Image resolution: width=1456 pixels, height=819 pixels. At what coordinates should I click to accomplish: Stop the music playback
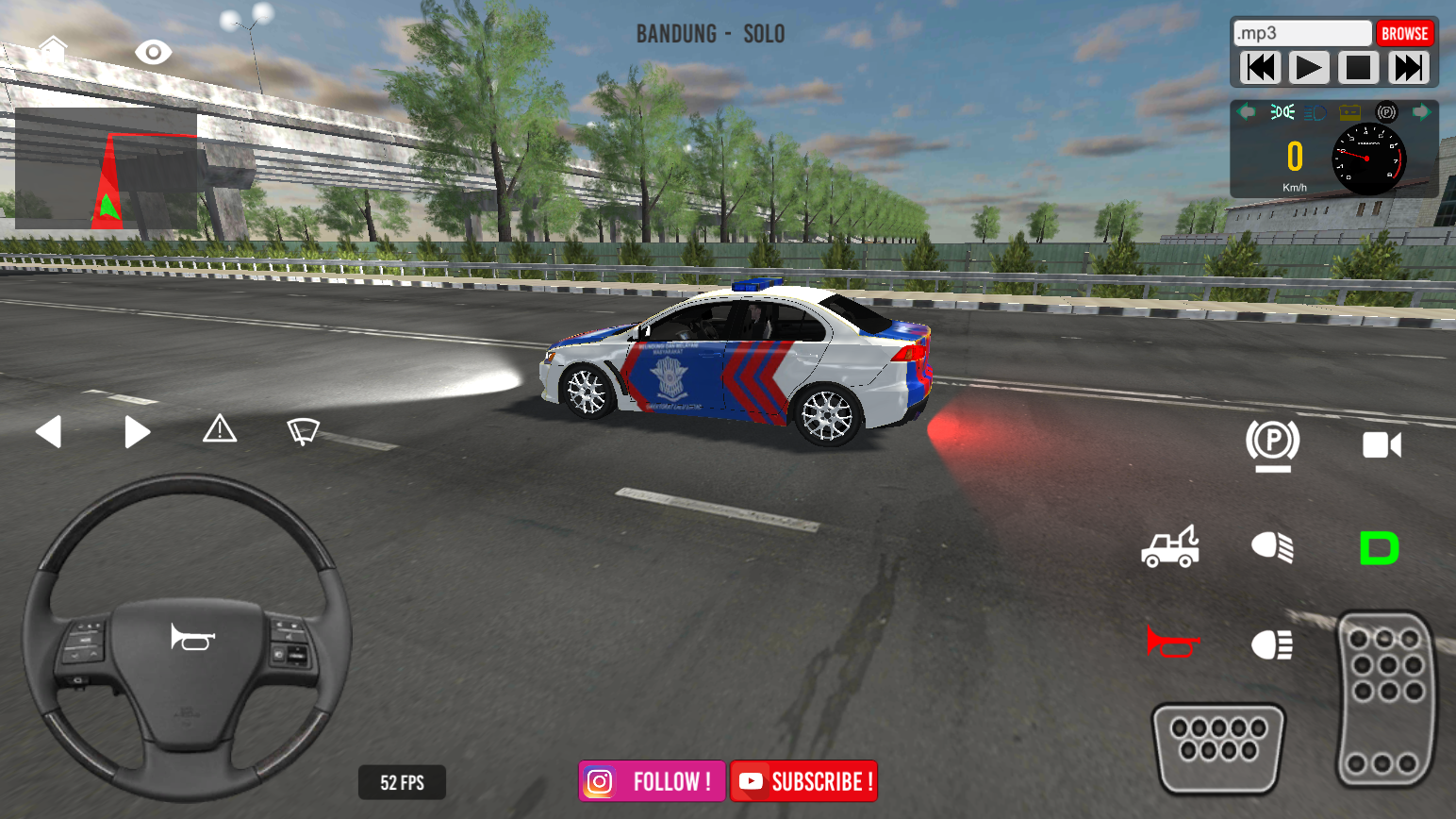(1358, 68)
